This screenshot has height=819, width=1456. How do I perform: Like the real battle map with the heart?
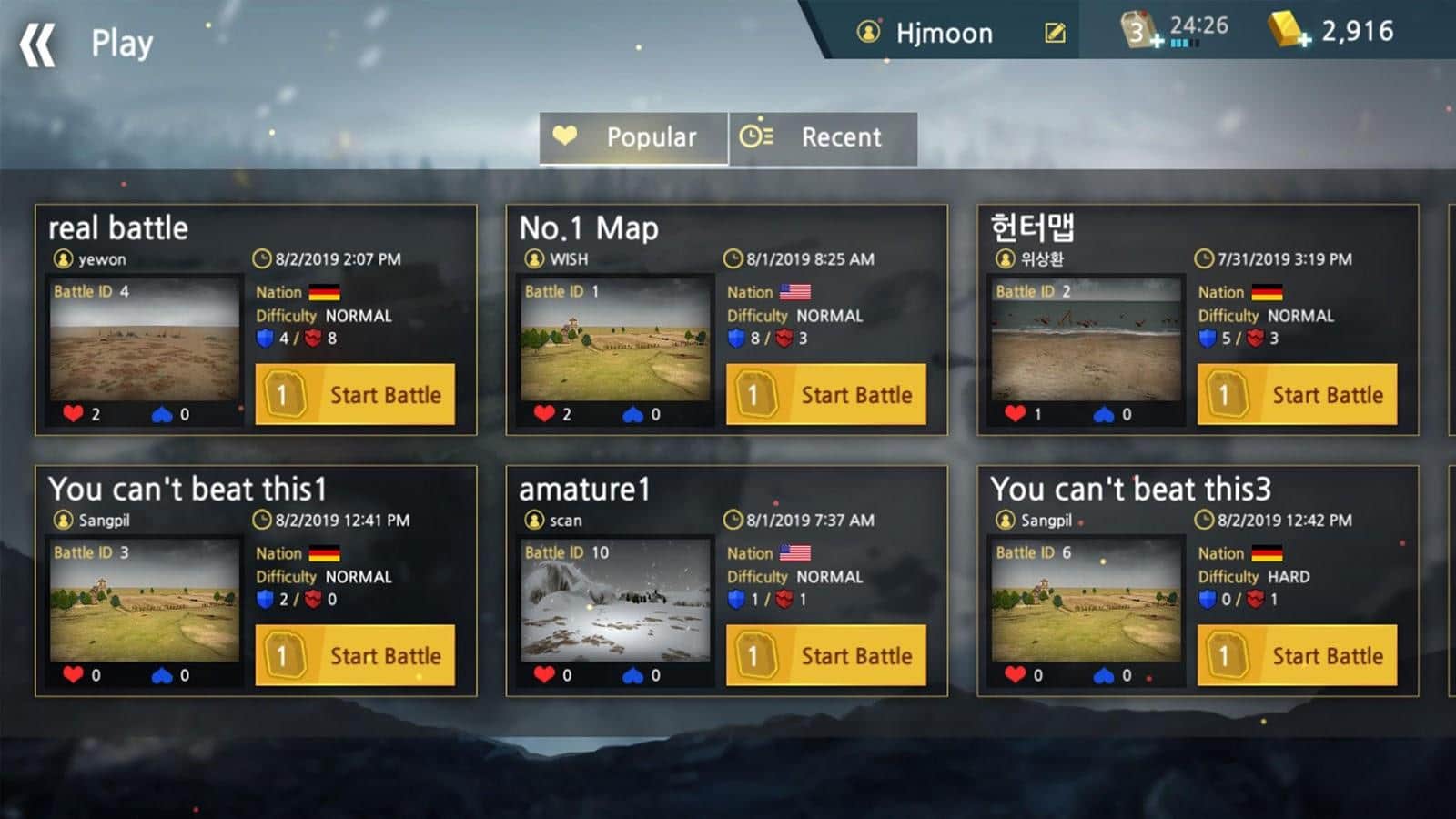74,414
